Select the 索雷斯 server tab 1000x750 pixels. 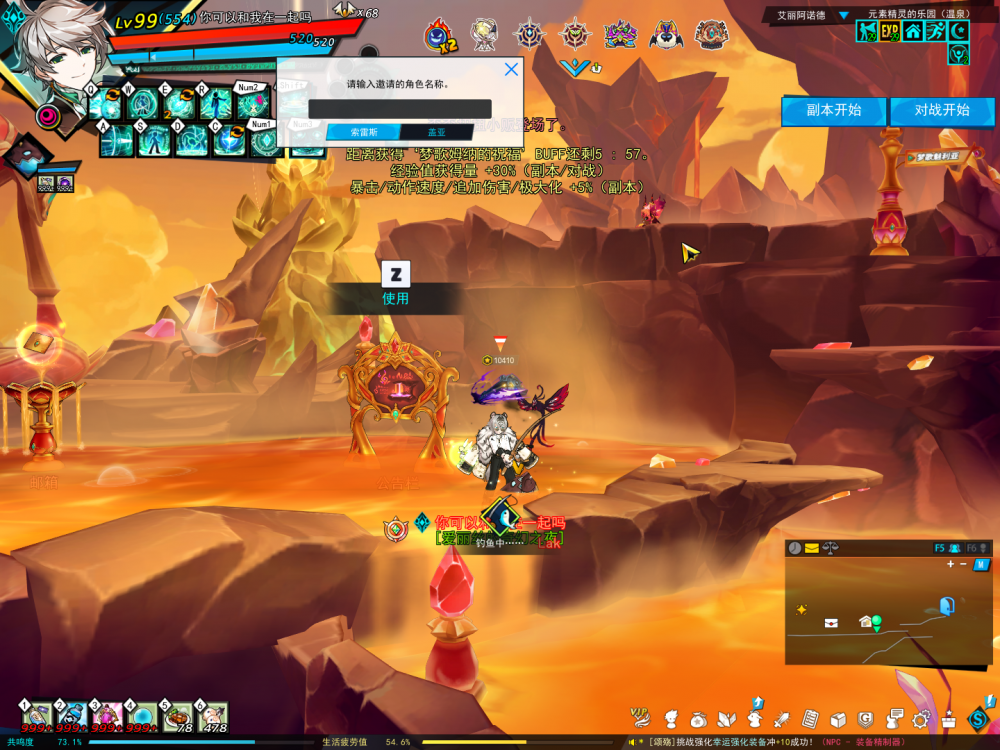363,132
